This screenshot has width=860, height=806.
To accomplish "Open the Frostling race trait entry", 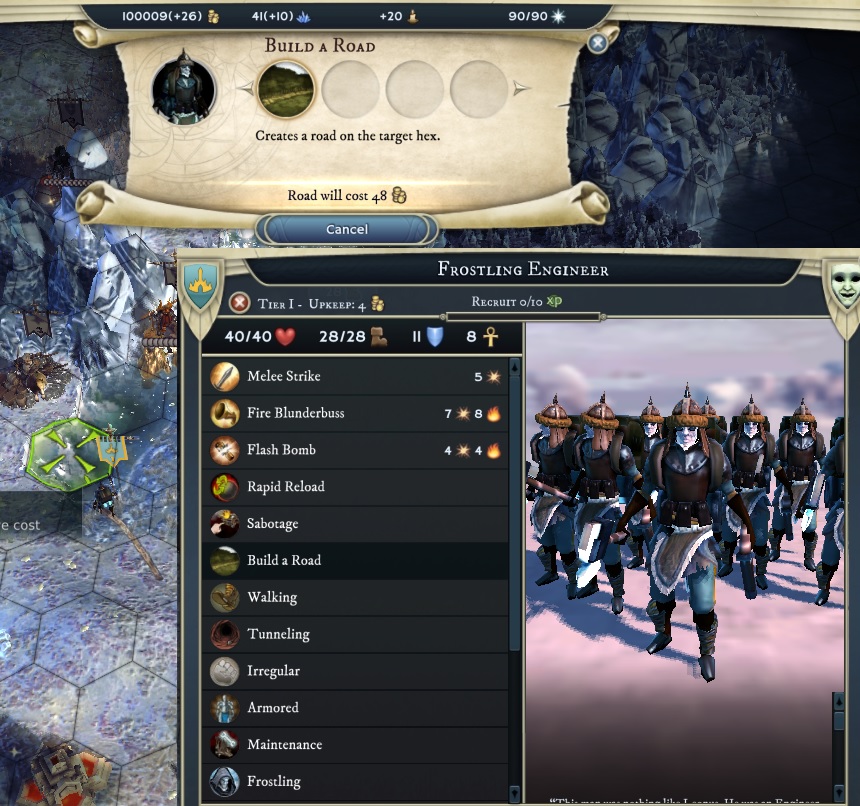I will pos(355,782).
